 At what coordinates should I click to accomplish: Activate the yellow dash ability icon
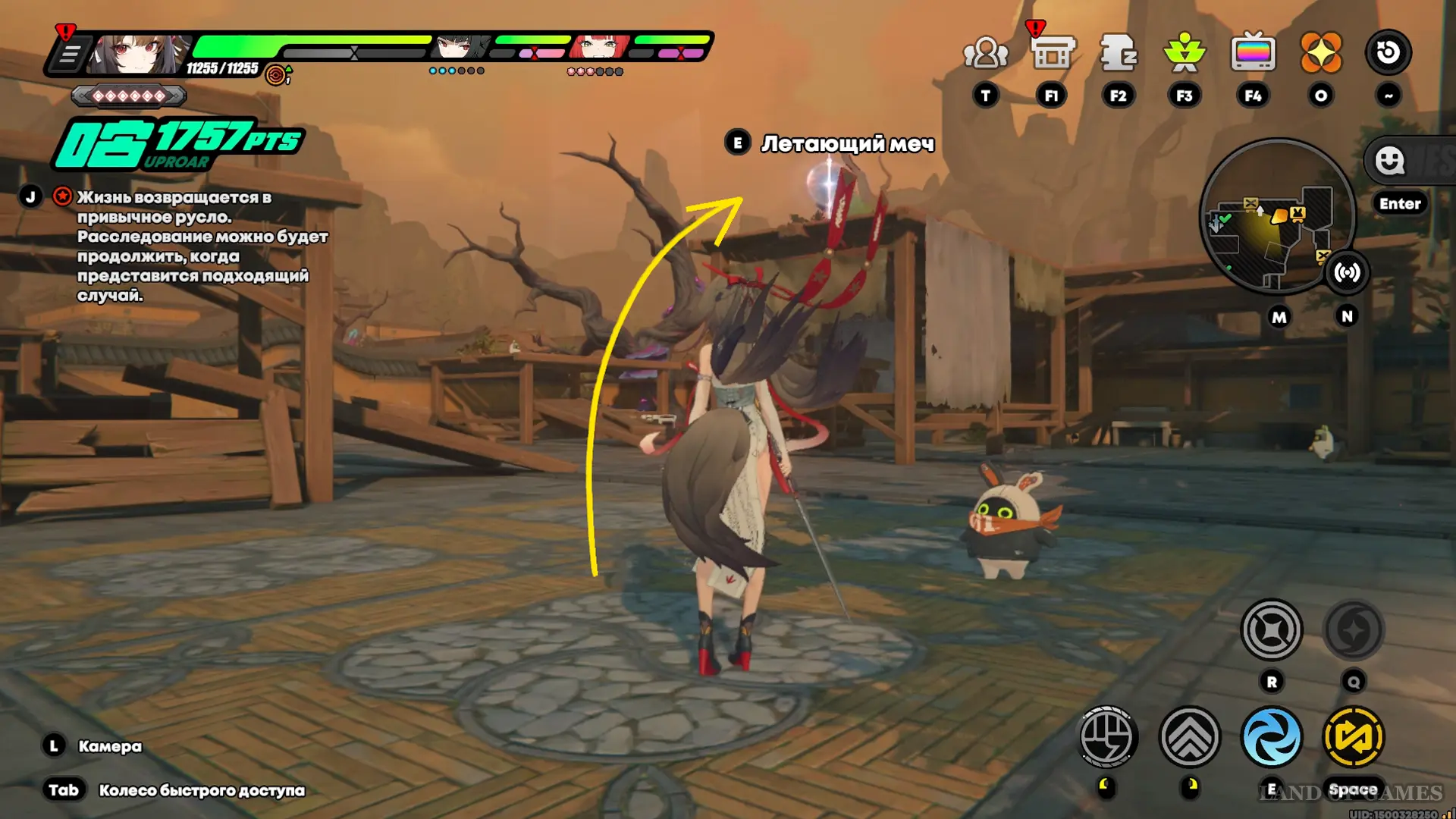pos(1353,737)
